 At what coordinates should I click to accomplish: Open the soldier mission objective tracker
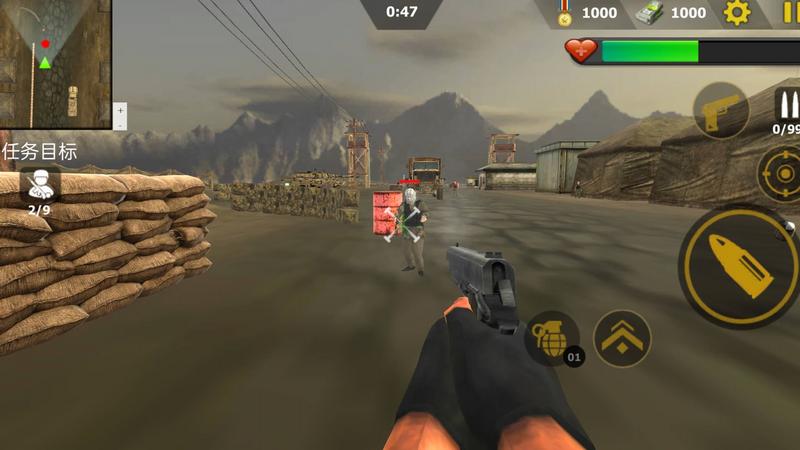[39, 185]
